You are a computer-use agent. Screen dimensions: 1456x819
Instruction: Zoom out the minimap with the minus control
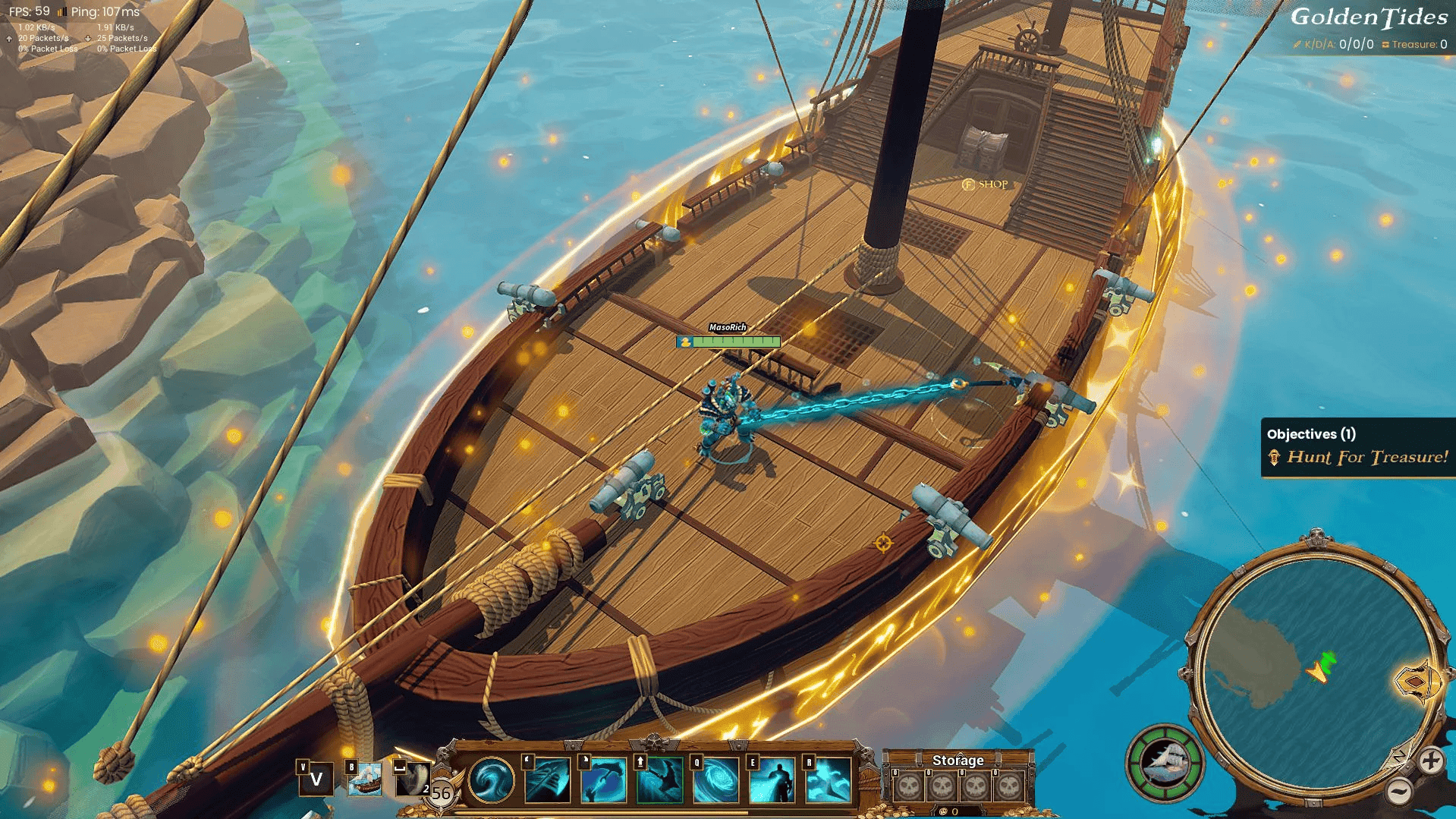point(1400,793)
